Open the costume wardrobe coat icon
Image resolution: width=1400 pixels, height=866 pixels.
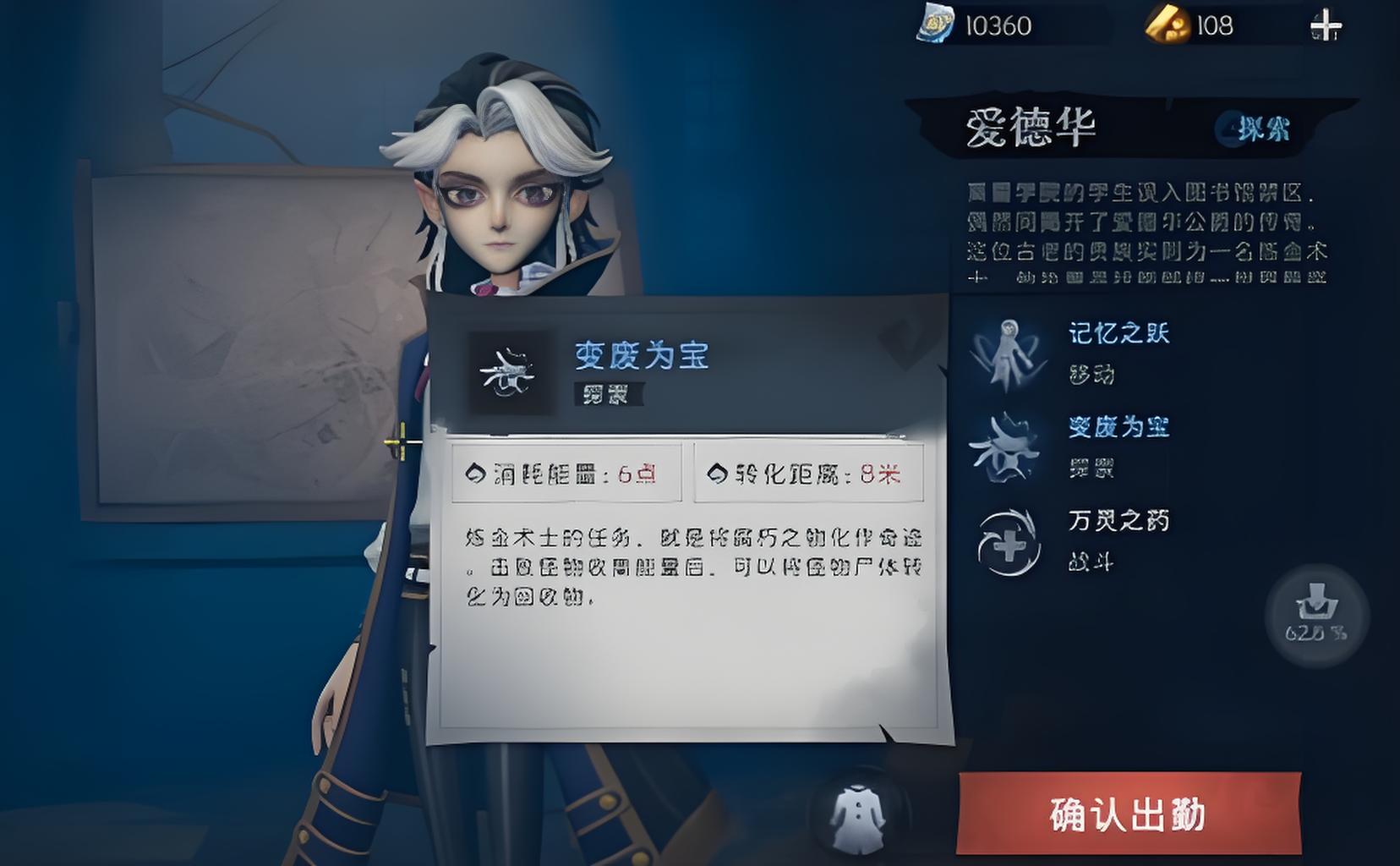(x=857, y=816)
